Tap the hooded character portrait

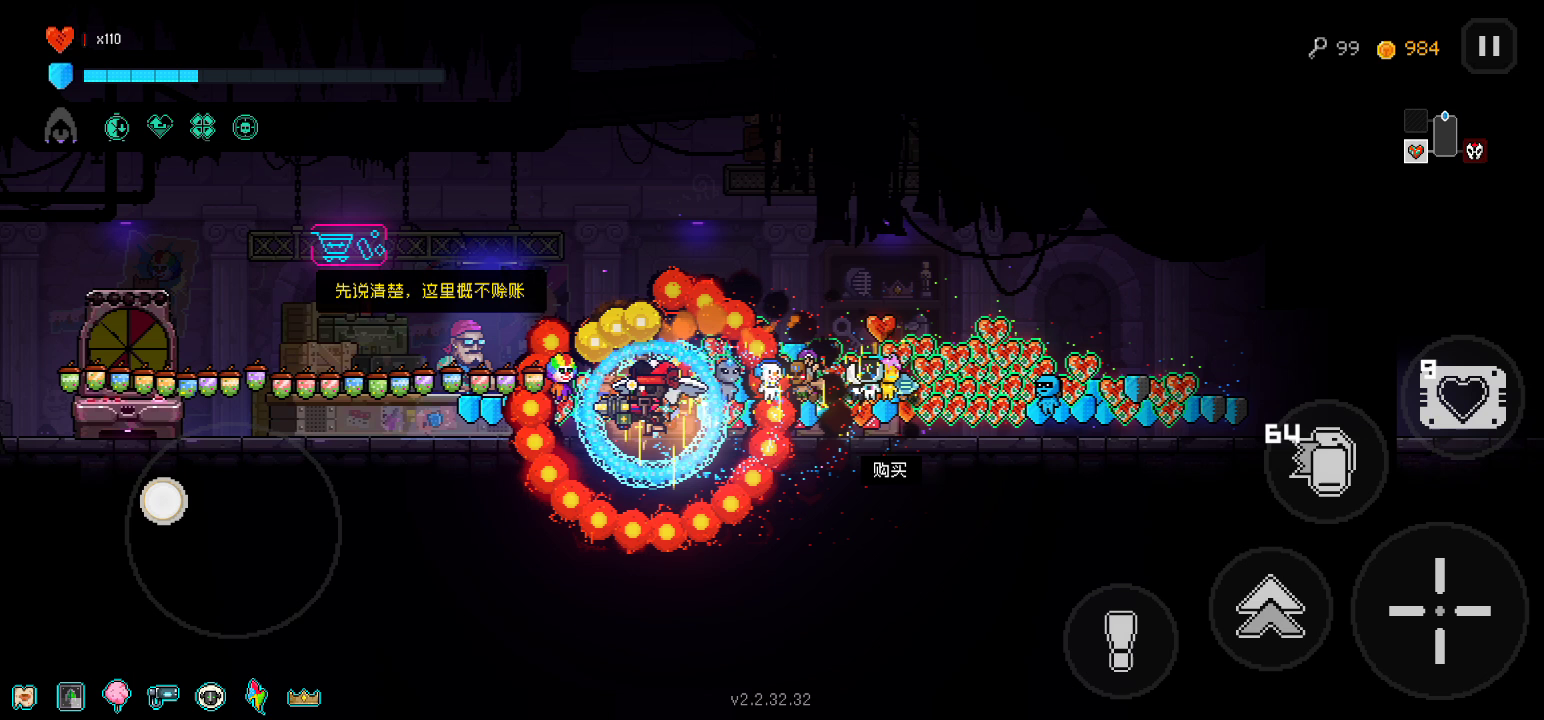click(x=60, y=127)
